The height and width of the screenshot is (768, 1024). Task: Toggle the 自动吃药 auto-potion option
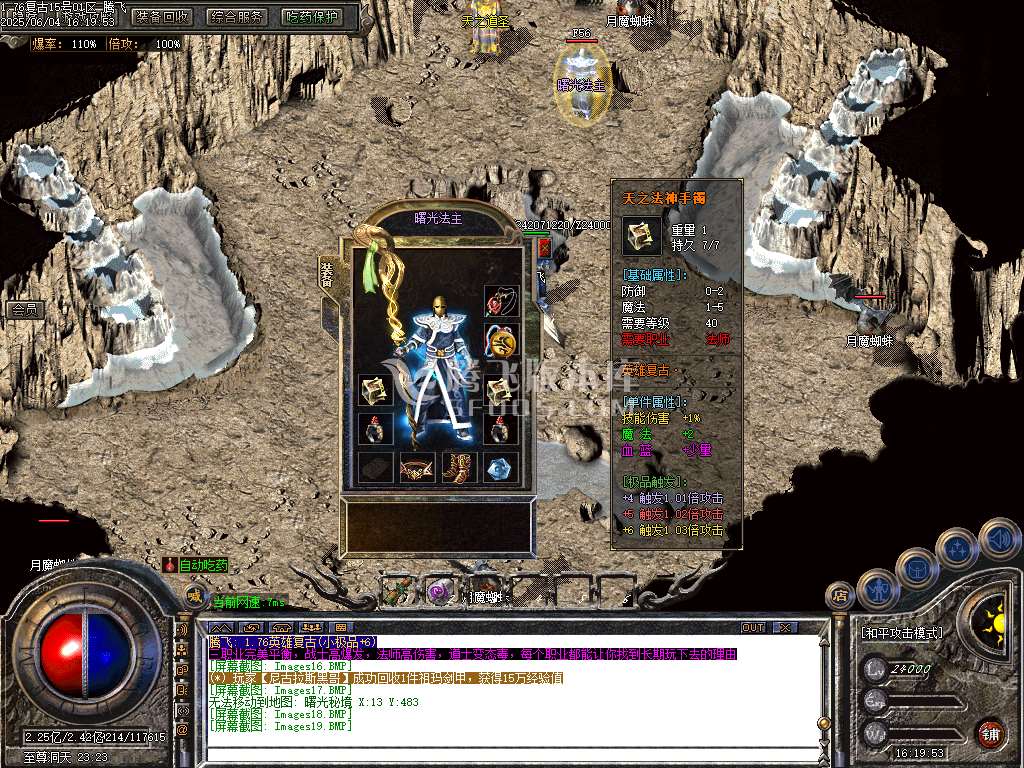tap(197, 565)
